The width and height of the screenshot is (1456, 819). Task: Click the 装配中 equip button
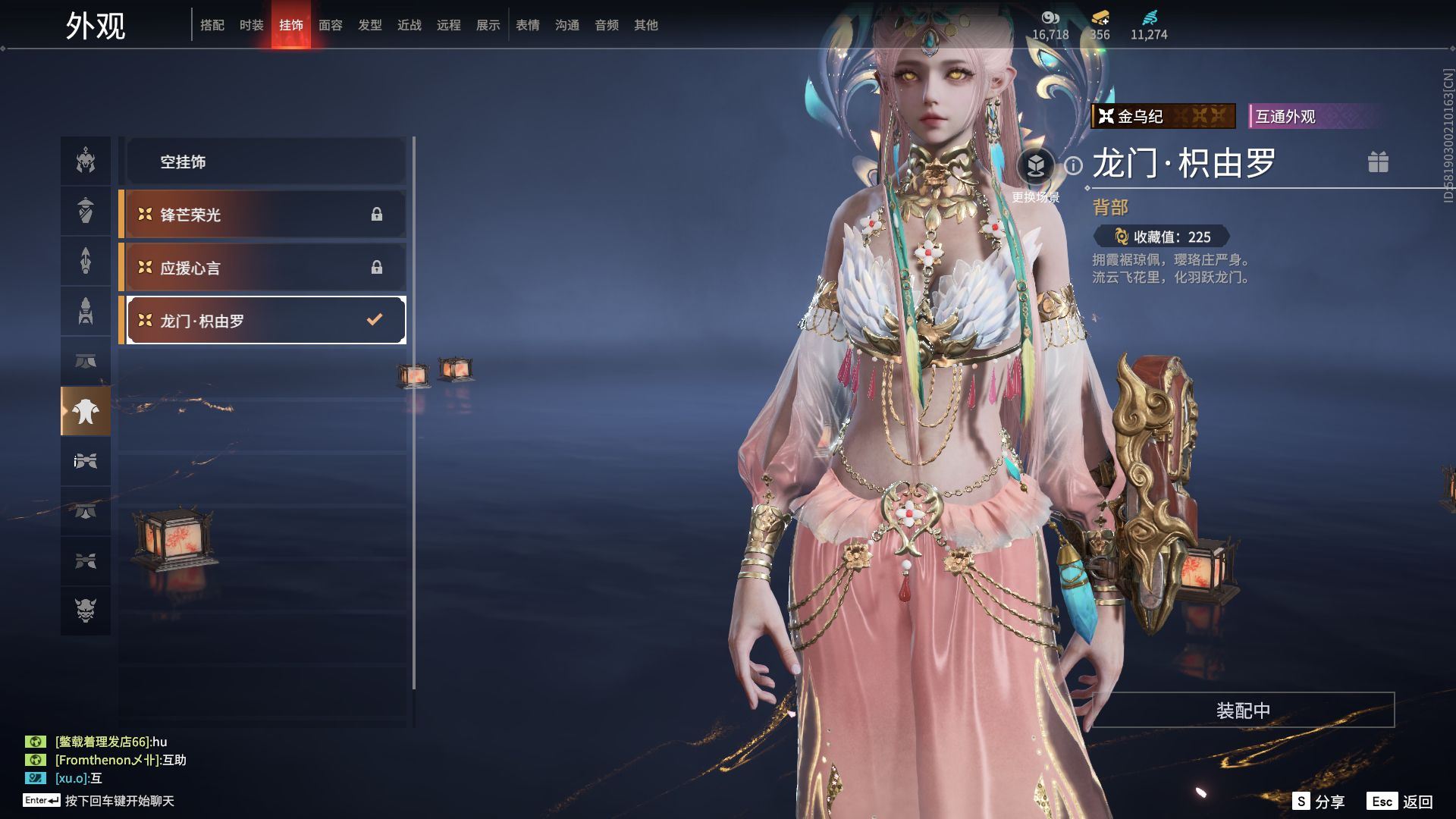1243,710
